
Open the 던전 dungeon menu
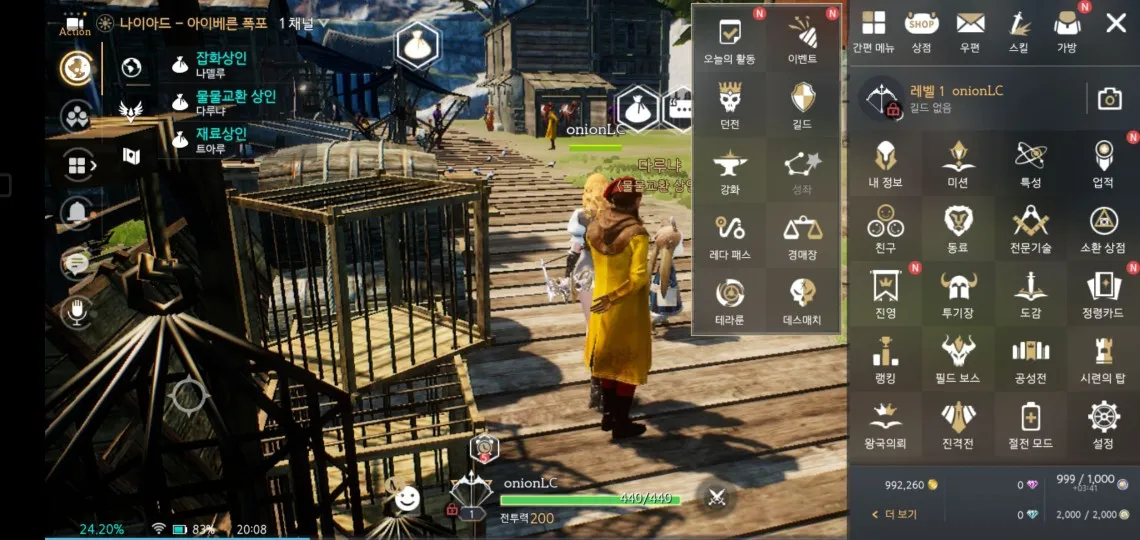point(730,104)
